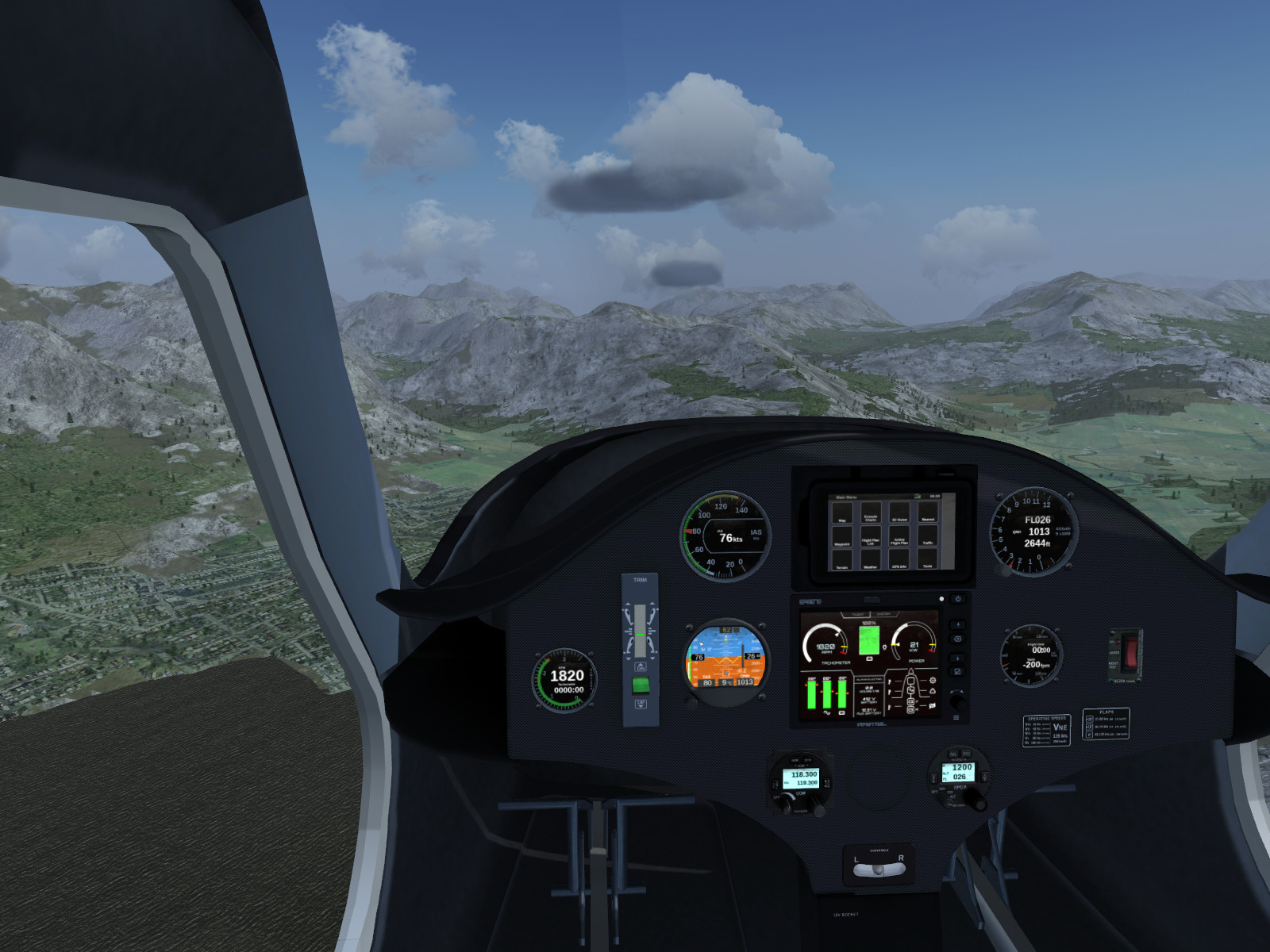
Task: Choose the Nearest tile on the tablet
Action: [928, 513]
